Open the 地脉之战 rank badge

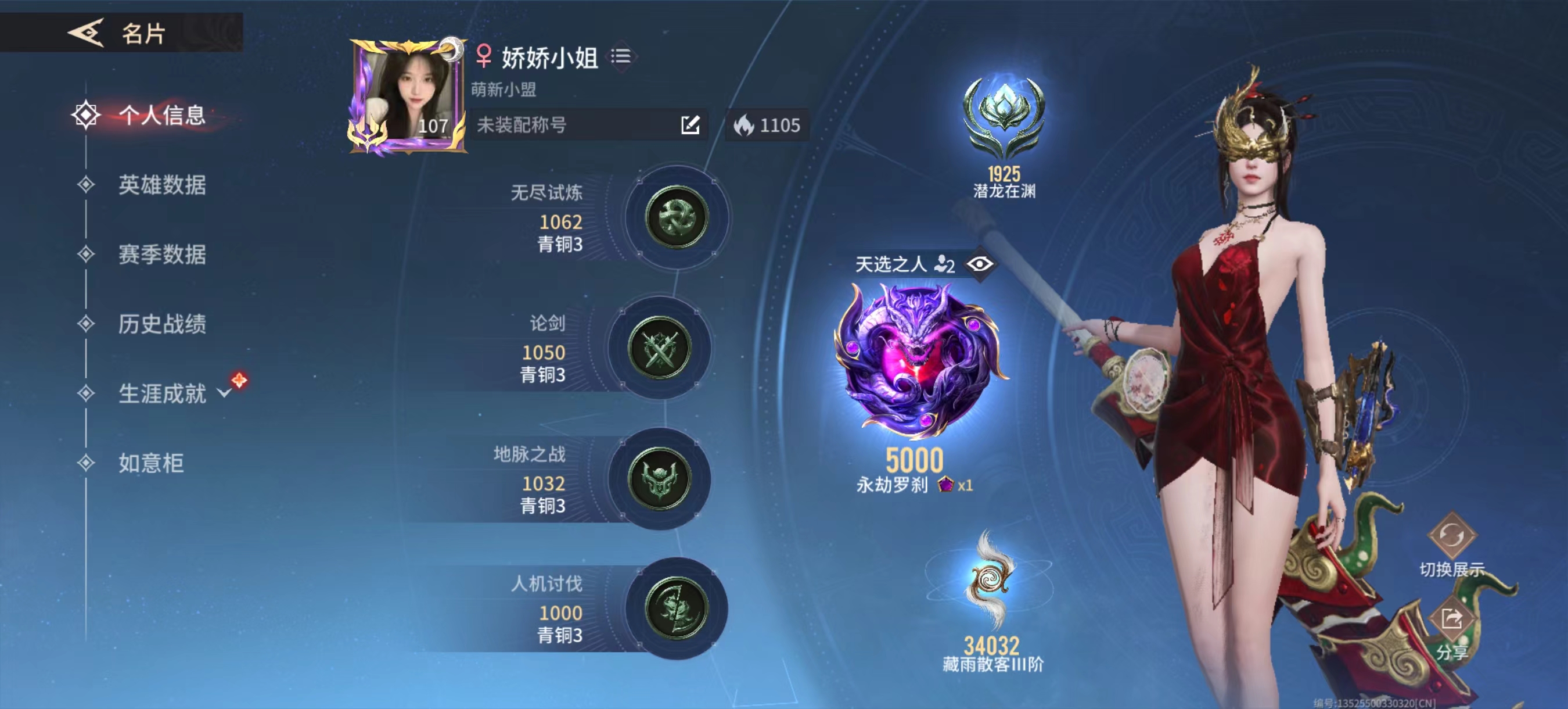coord(659,479)
